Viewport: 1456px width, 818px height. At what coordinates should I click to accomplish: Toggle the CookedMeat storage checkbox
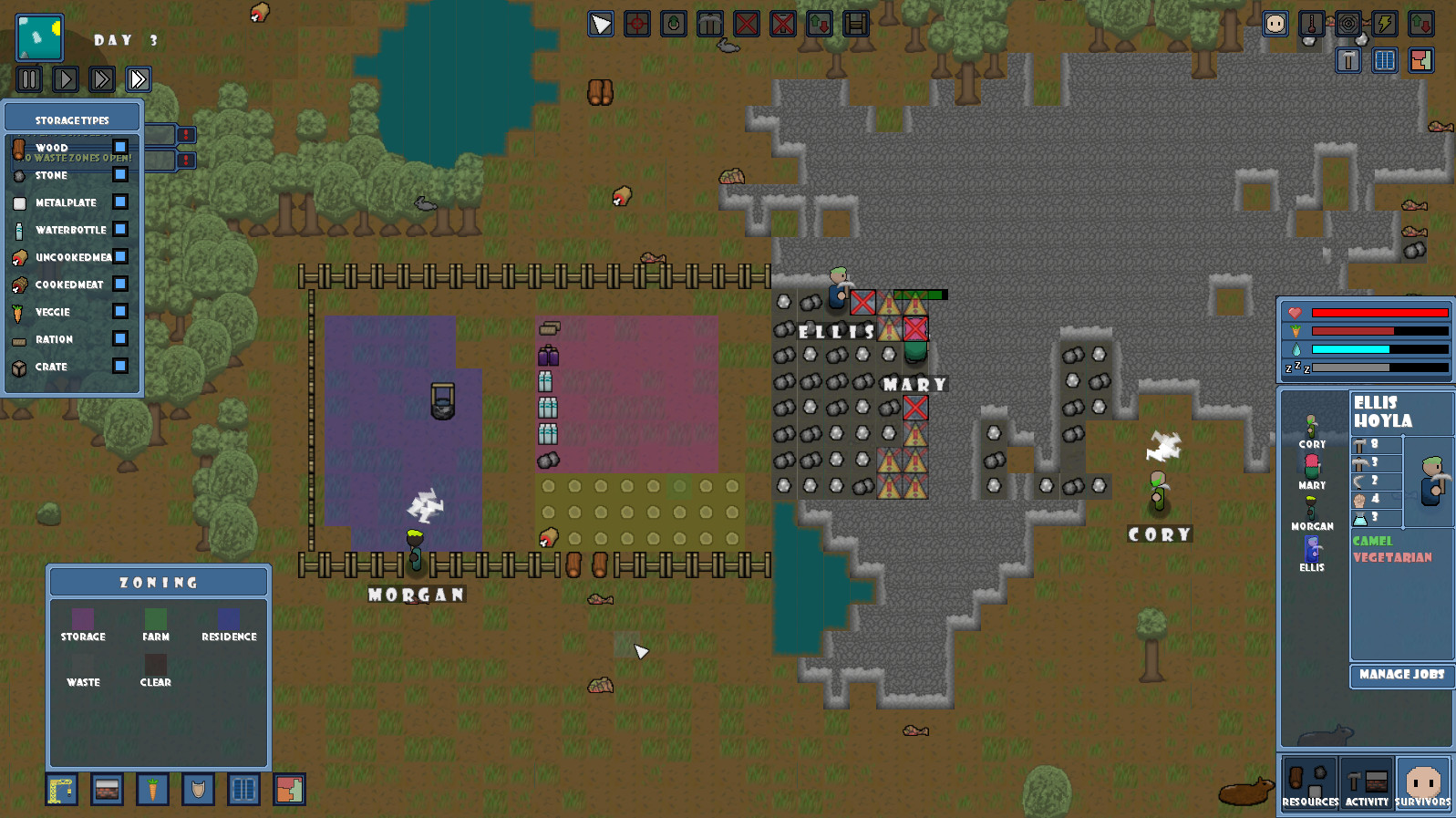tap(119, 285)
